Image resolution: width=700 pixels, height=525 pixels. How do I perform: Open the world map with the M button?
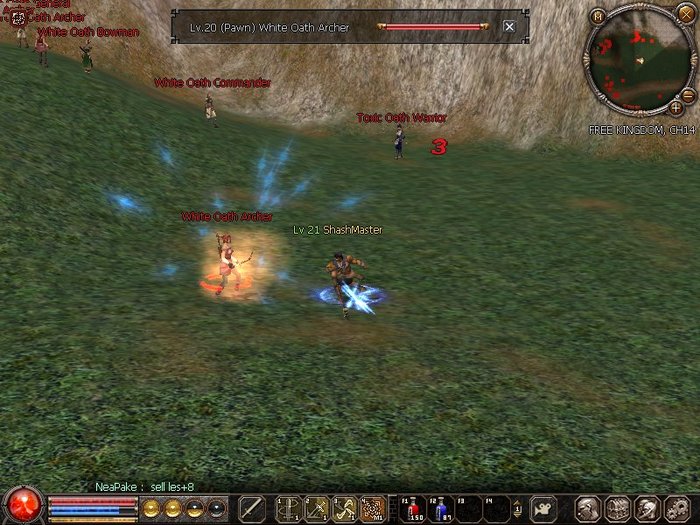click(x=597, y=16)
